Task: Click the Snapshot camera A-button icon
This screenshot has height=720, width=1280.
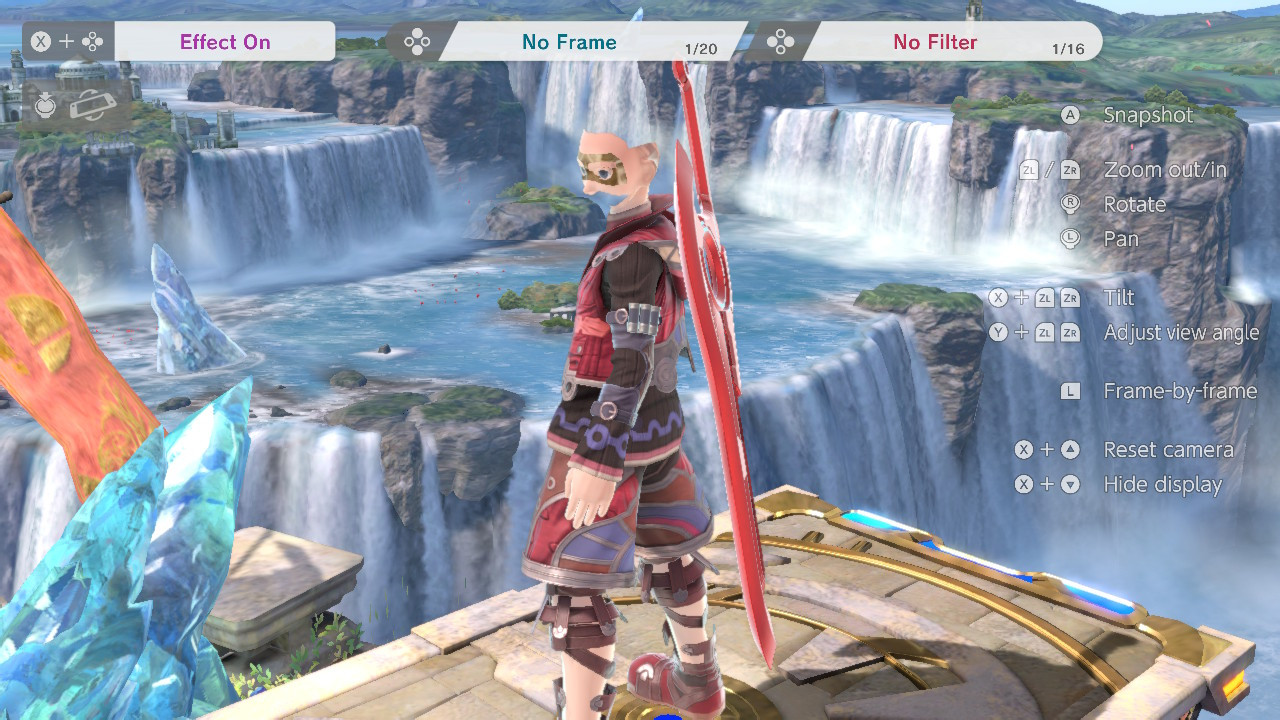Action: pos(1070,115)
